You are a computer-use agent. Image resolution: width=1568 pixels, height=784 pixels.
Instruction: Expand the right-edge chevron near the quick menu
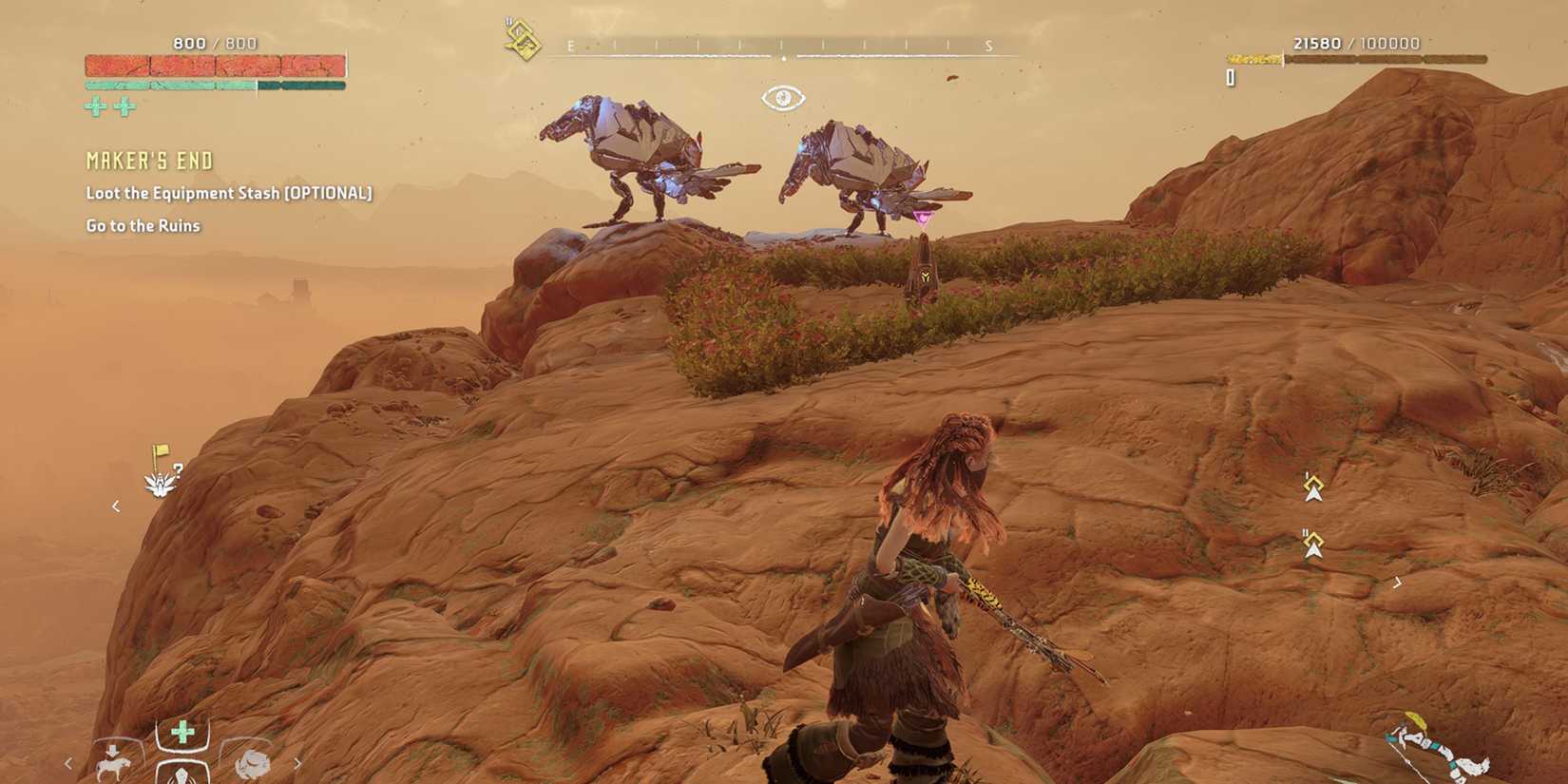tap(297, 765)
